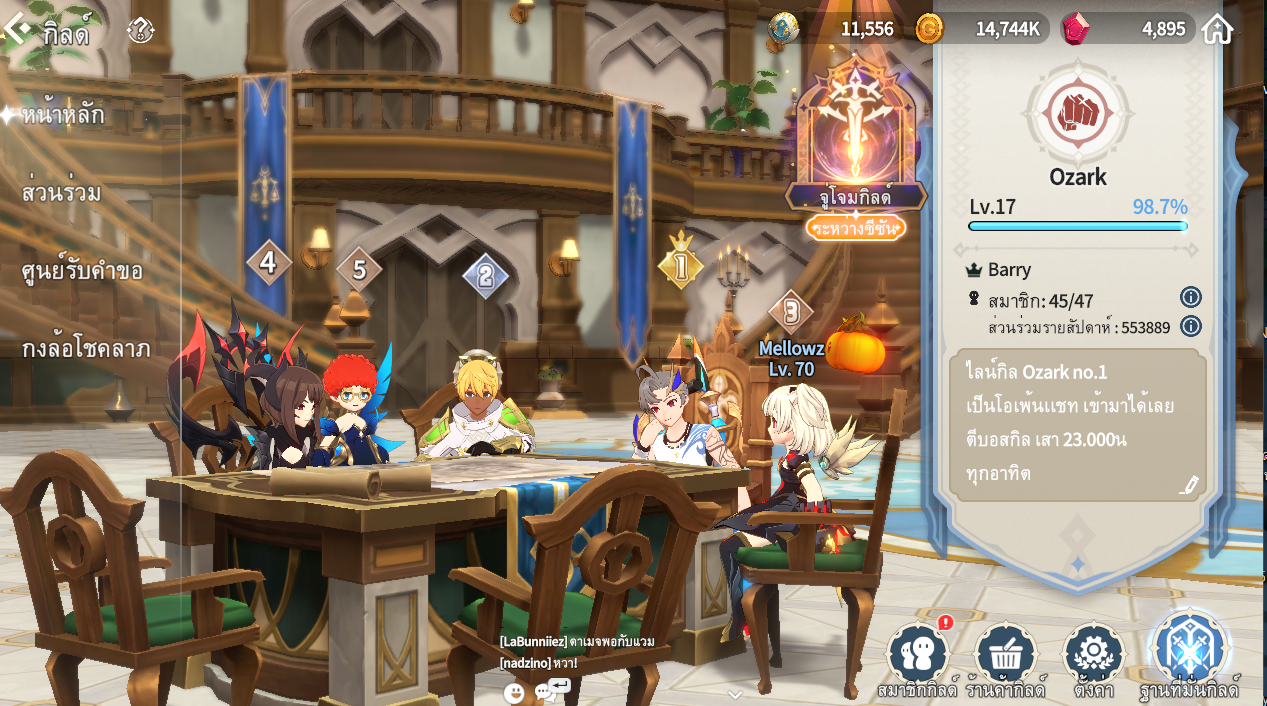
Task: Show info for weekly contribution 553889
Action: pyautogui.click(x=1190, y=326)
